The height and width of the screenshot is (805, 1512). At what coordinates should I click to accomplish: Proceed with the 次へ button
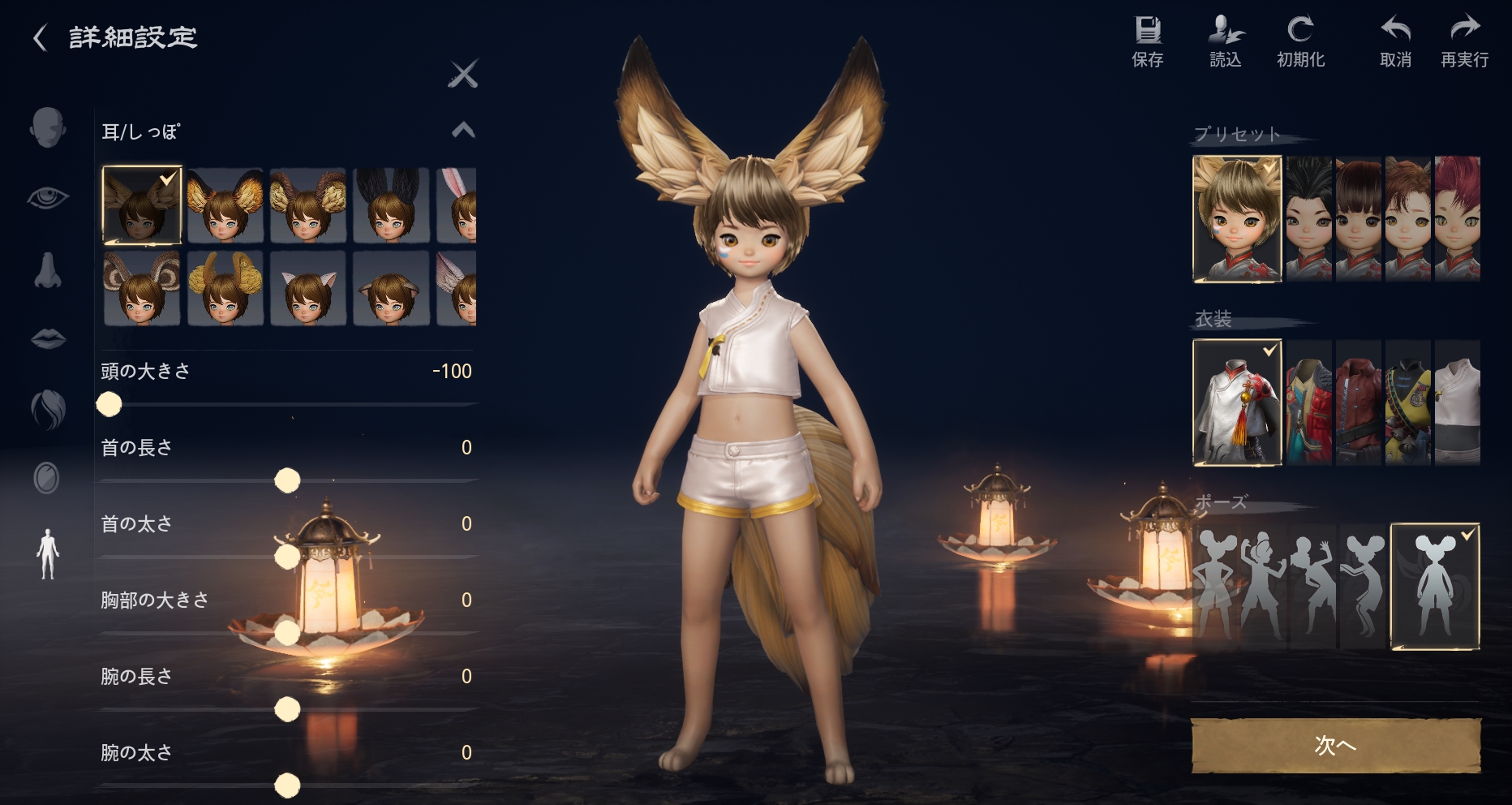(1335, 745)
